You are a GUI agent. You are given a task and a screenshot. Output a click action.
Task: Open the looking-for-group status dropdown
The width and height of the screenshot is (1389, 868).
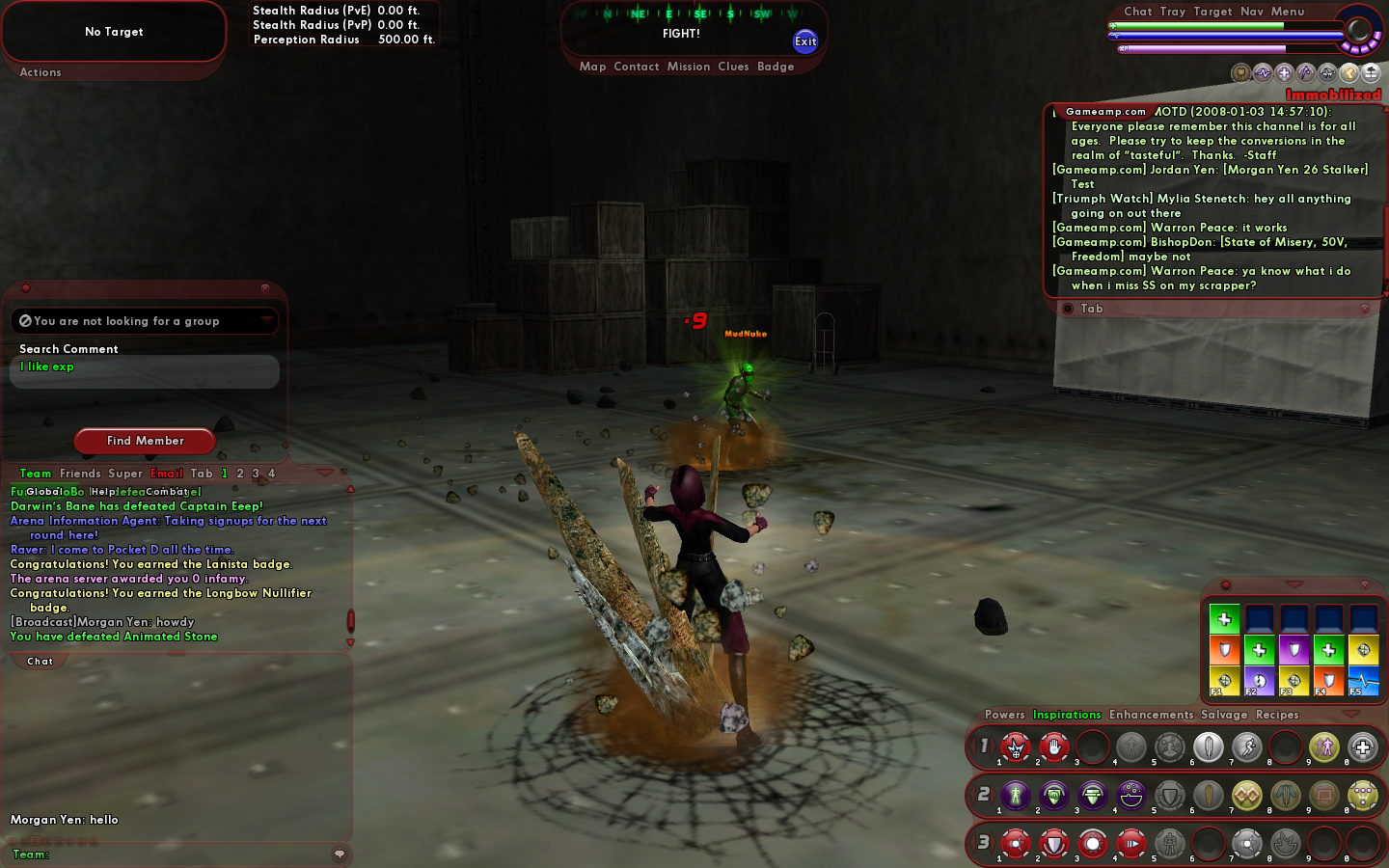coord(266,320)
